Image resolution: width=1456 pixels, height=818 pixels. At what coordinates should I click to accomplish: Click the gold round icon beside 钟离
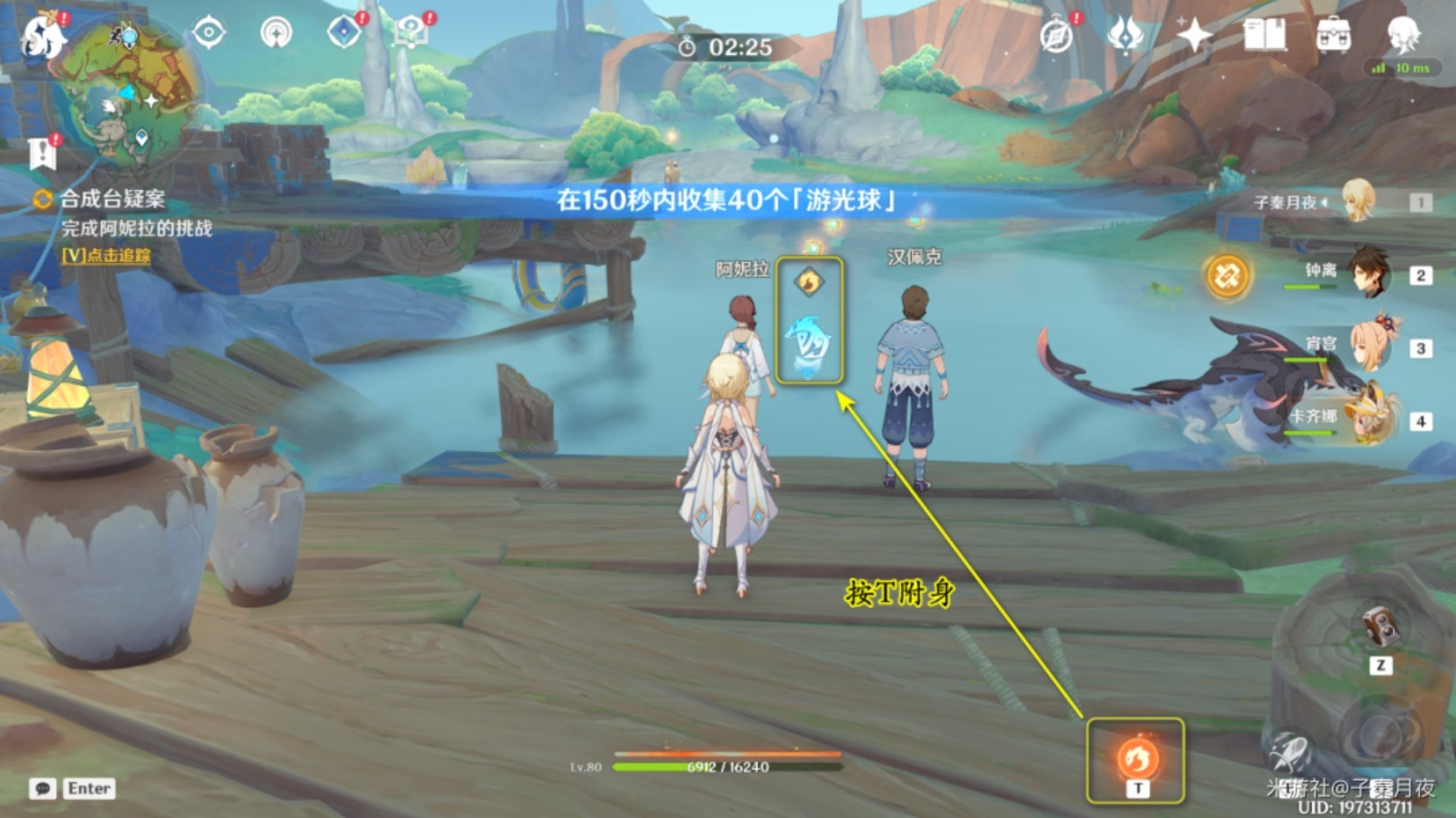(x=1227, y=275)
